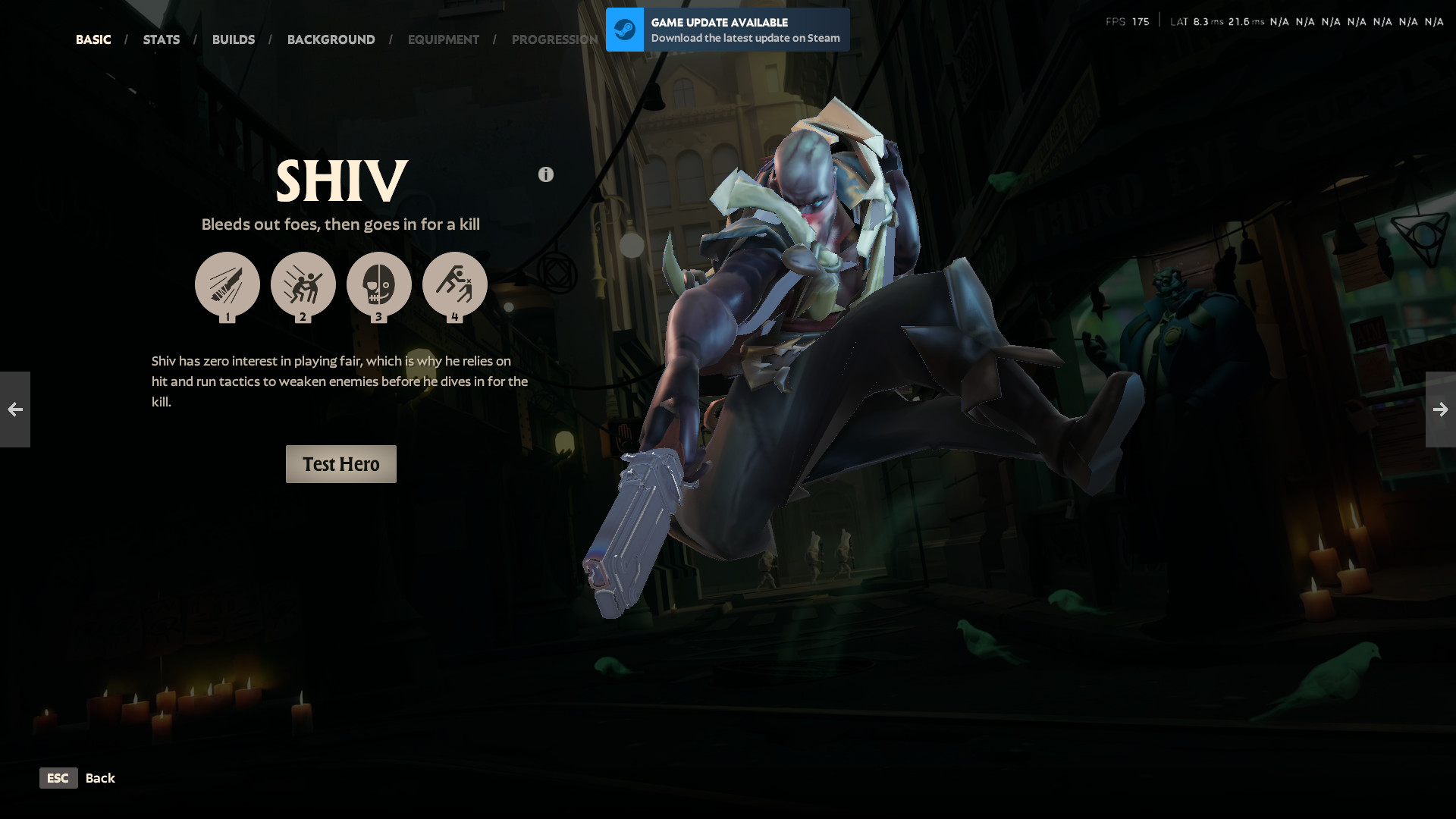1456x819 pixels.
Task: Click Back at the bottom left
Action: [x=100, y=777]
